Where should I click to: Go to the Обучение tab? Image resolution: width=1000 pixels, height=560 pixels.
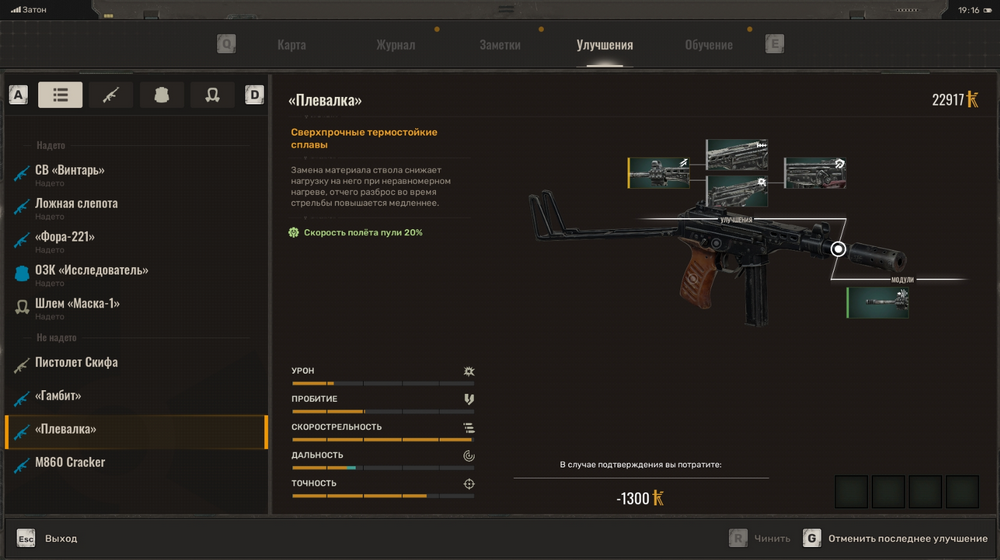click(x=708, y=45)
